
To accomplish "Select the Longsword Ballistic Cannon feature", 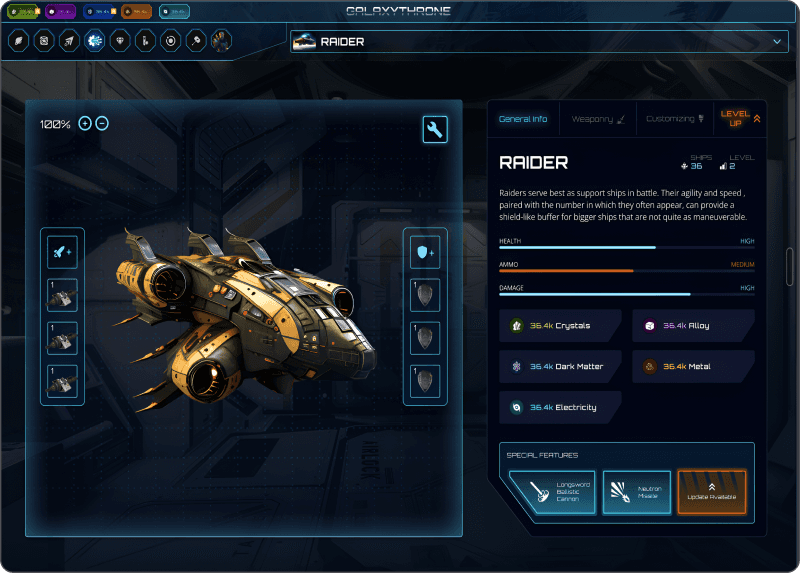I will tap(552, 492).
